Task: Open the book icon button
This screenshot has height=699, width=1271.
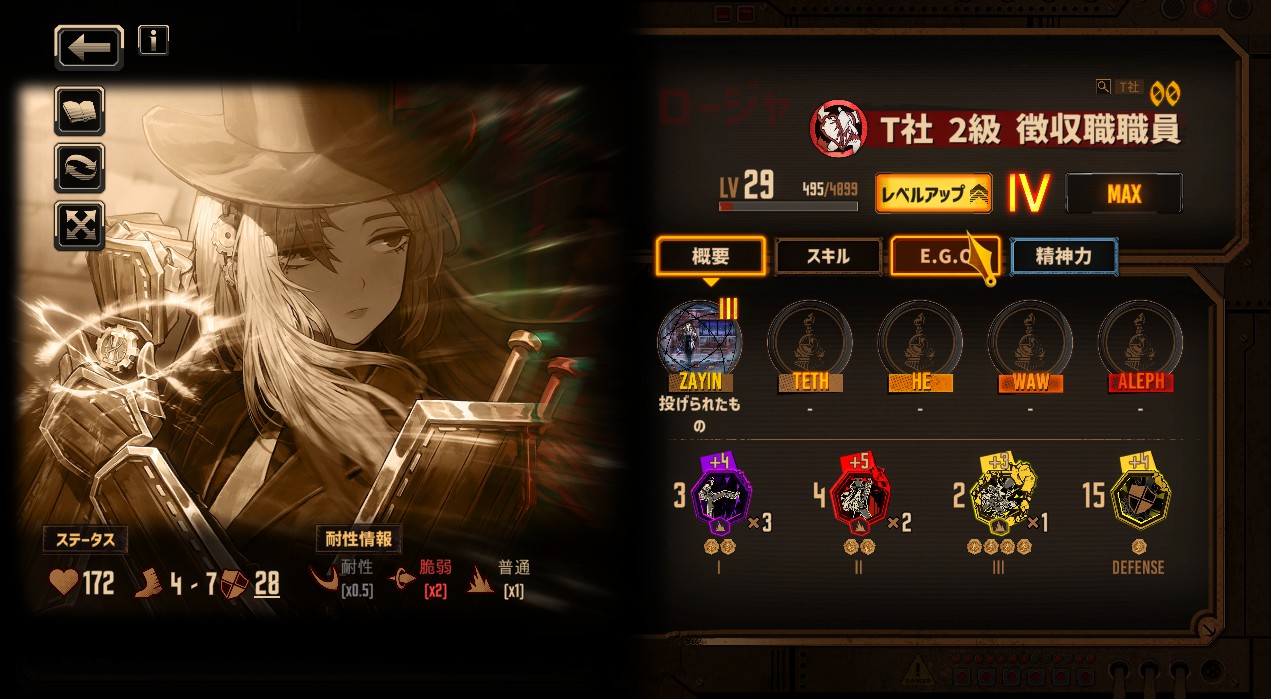Action: [x=79, y=110]
